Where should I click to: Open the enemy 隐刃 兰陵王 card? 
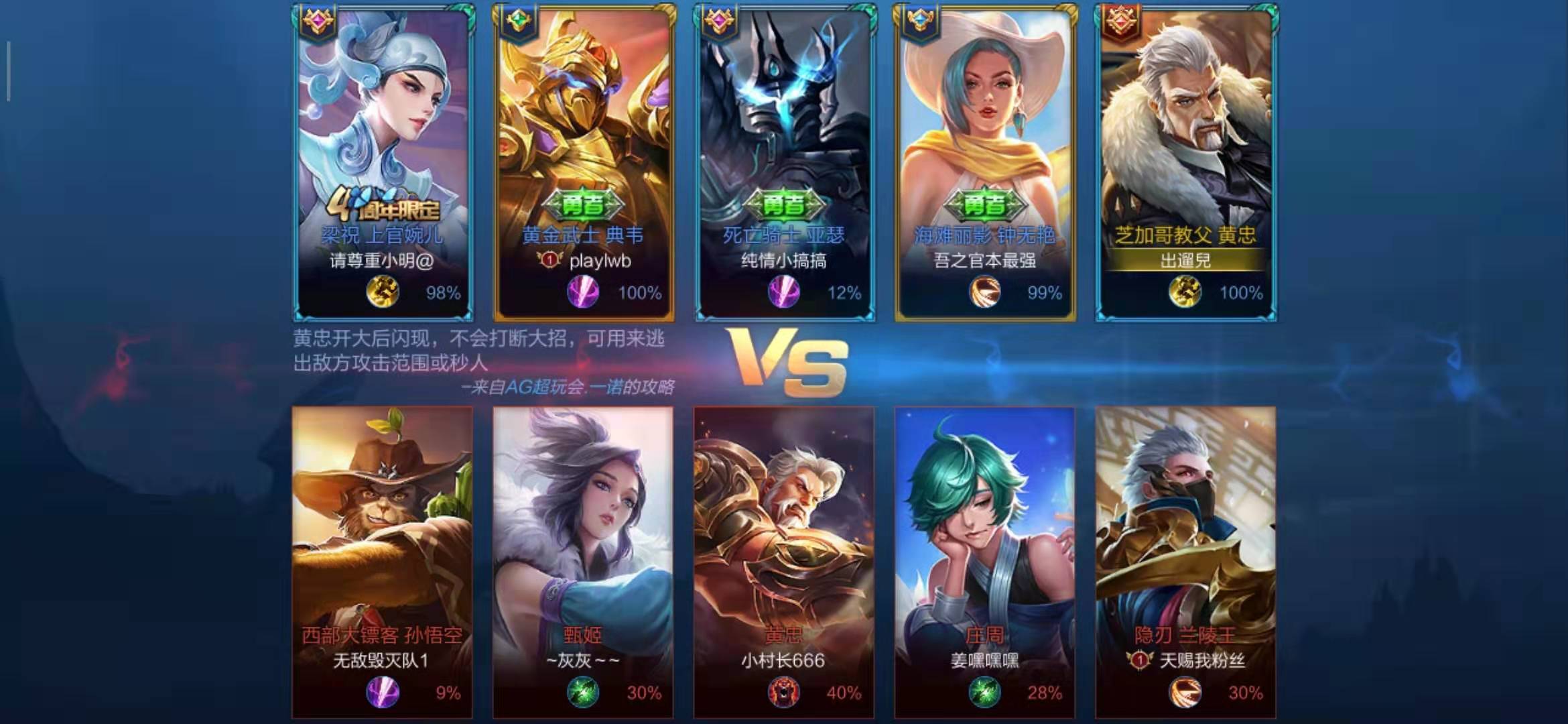(1186, 562)
